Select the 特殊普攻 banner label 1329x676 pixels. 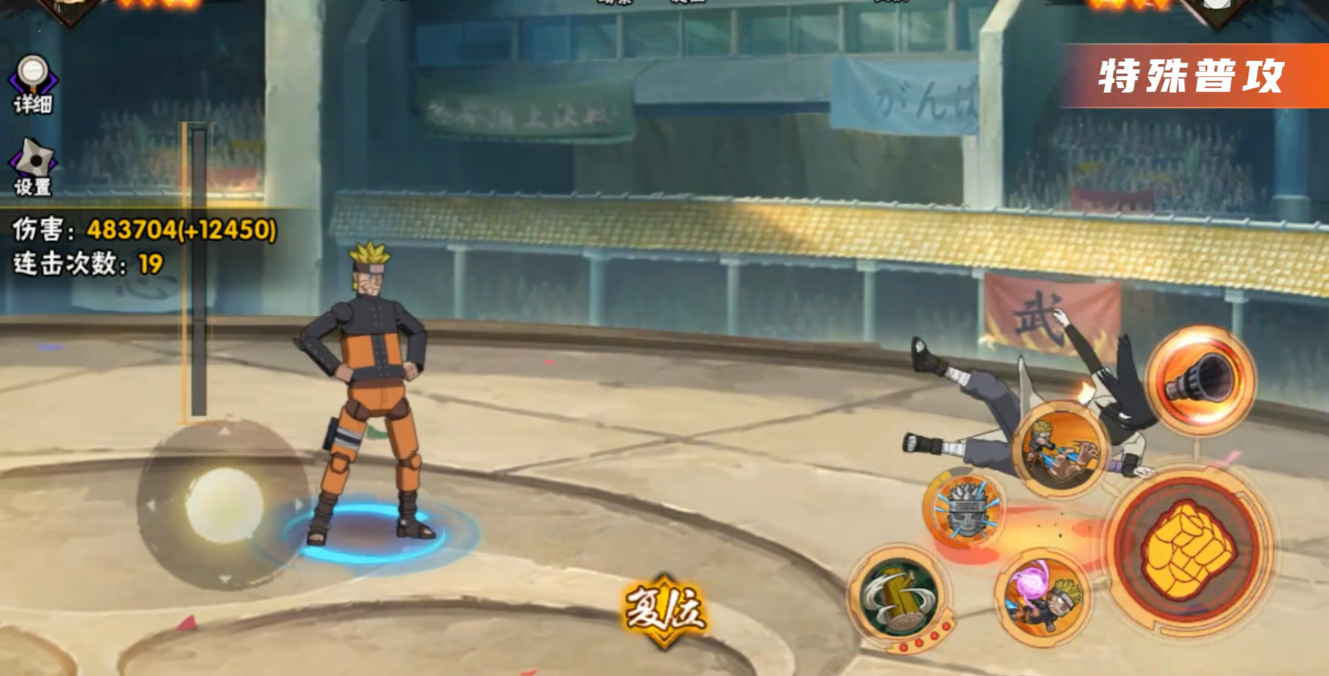1190,77
